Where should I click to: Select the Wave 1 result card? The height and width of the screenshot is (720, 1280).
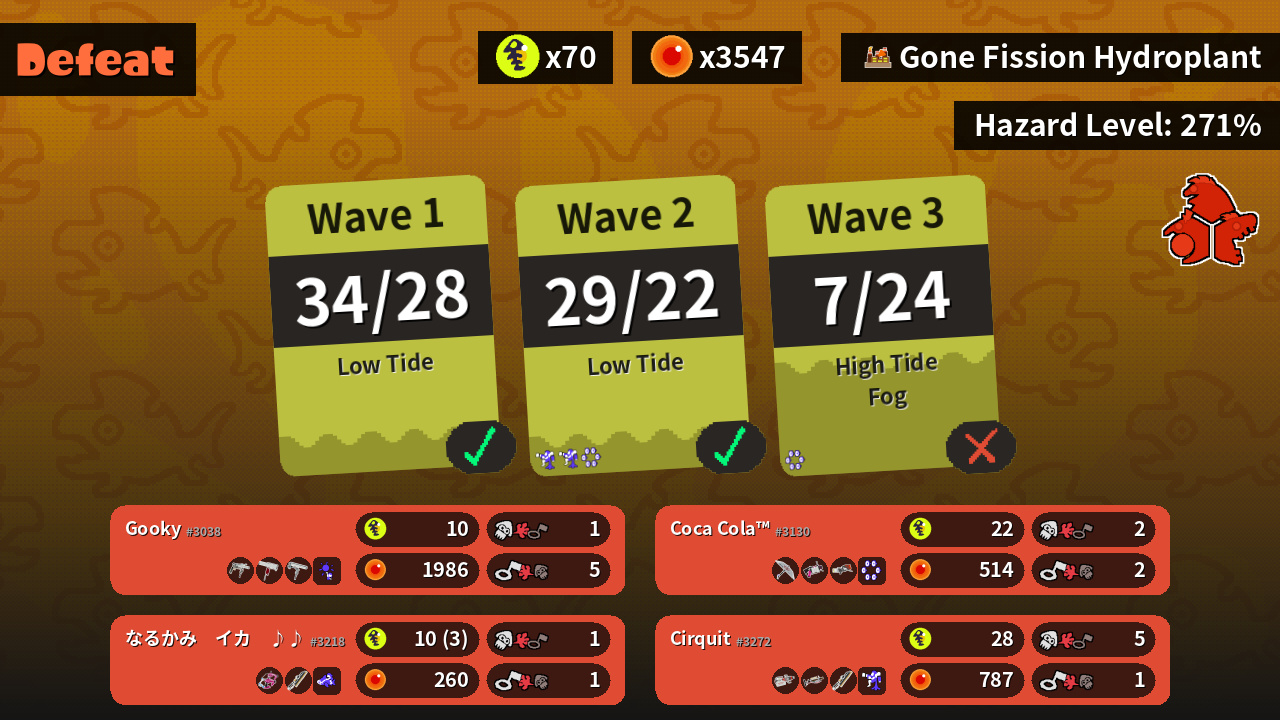[383, 325]
